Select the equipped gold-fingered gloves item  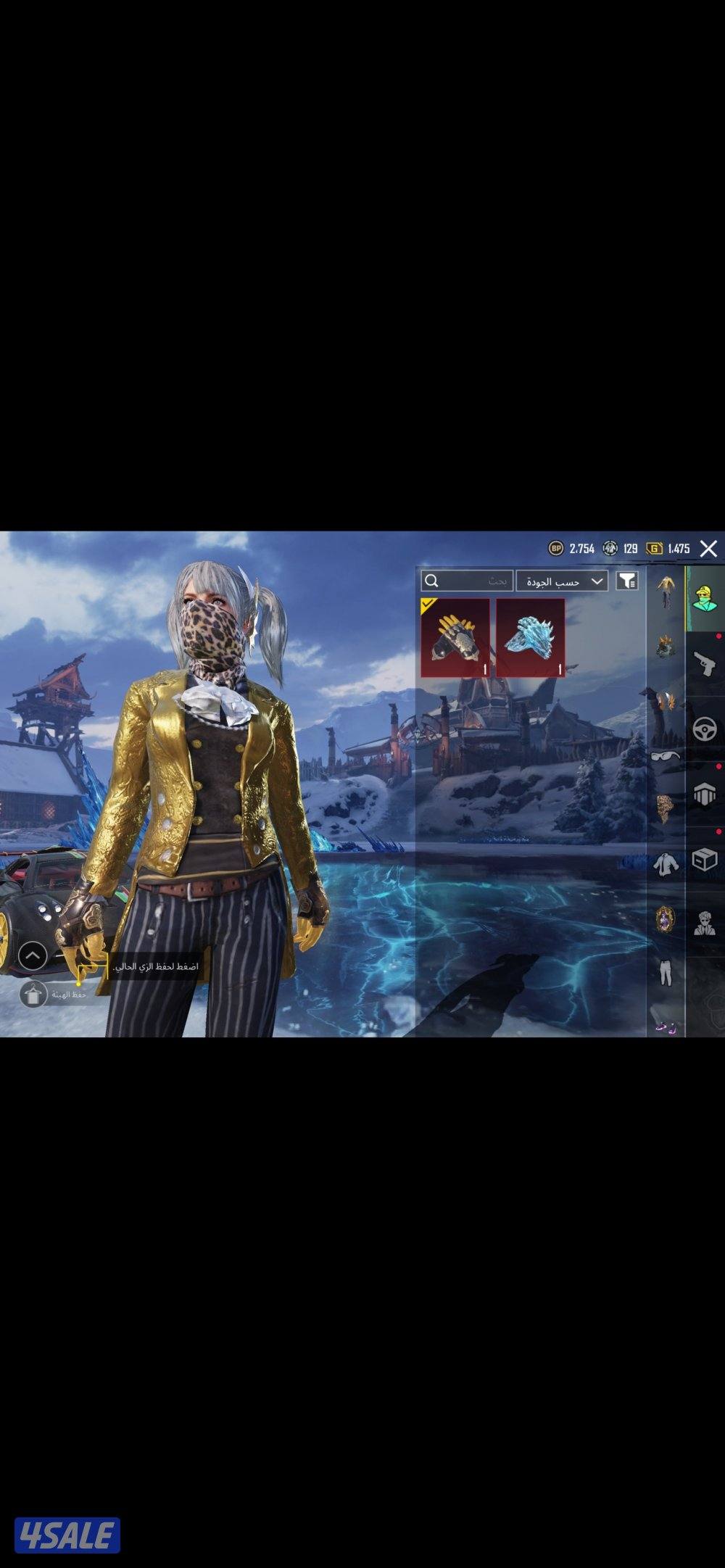[455, 638]
